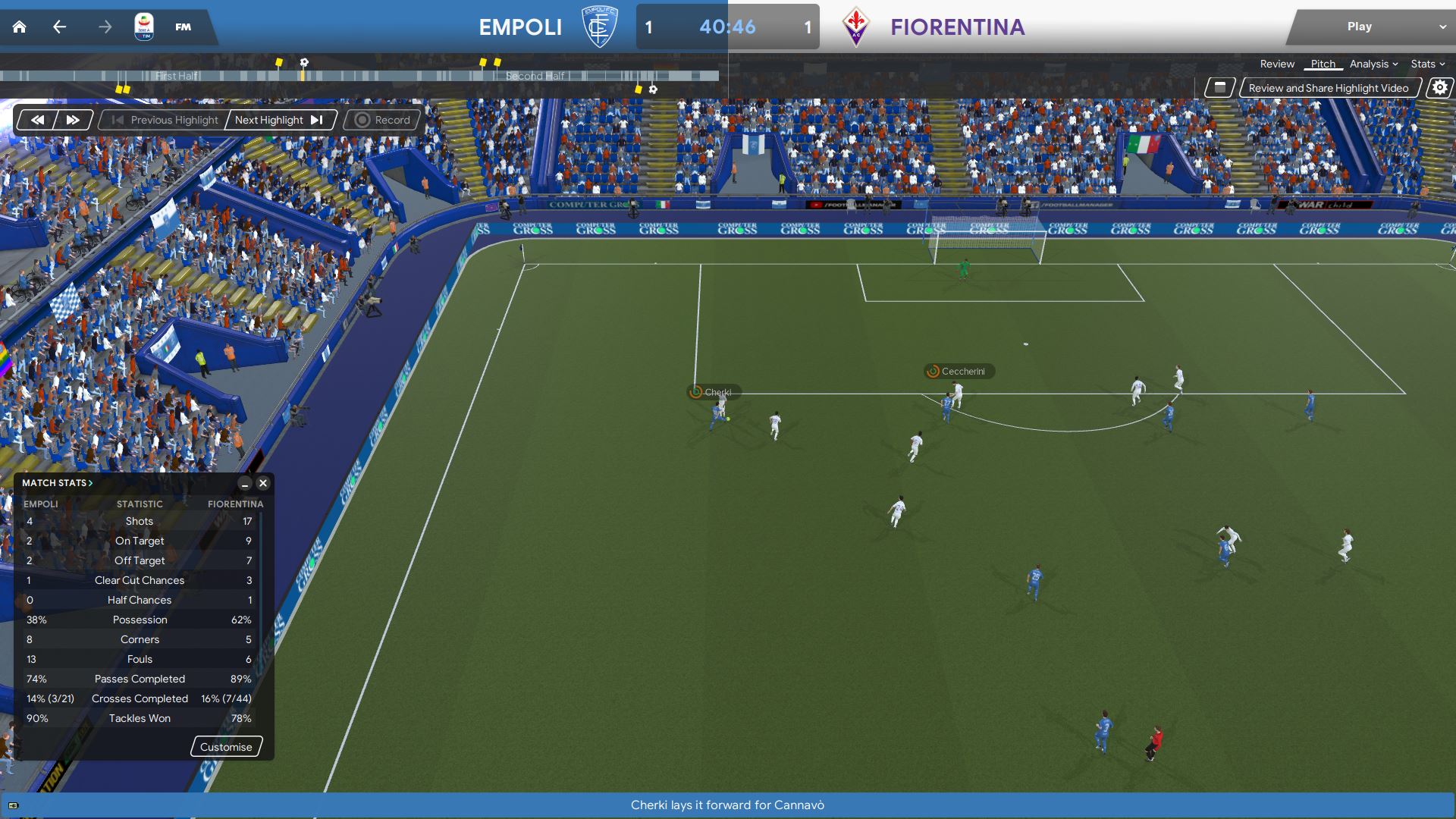Start recording with the Record button
The width and height of the screenshot is (1456, 819).
coord(382,120)
